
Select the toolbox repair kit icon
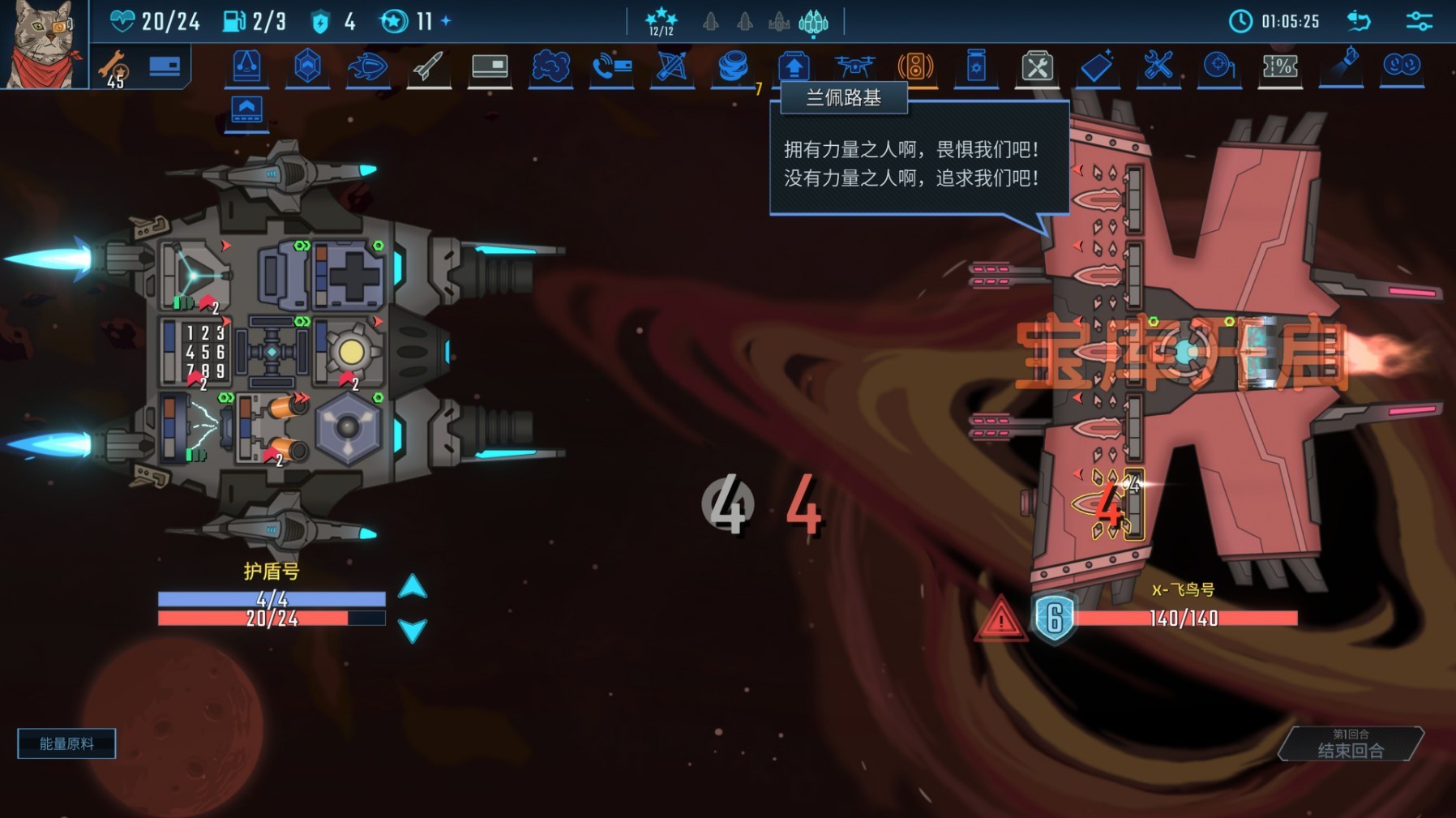coord(1037,69)
